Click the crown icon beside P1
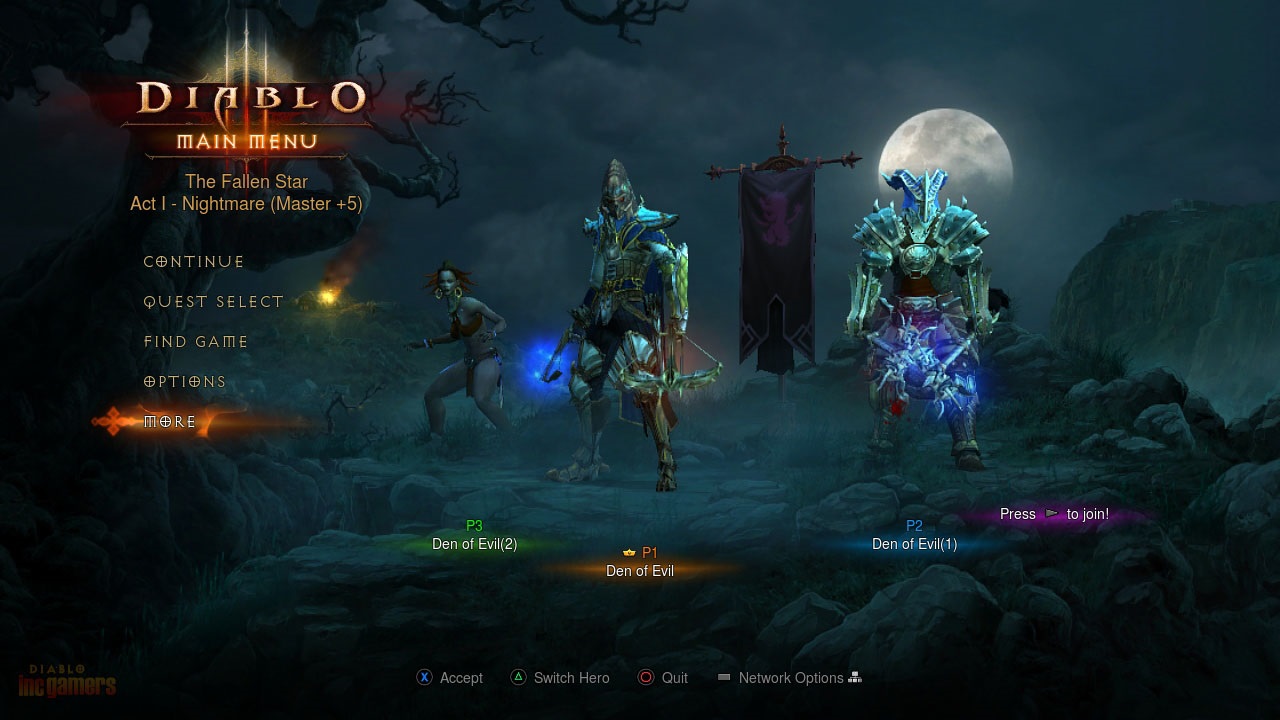 coord(629,552)
